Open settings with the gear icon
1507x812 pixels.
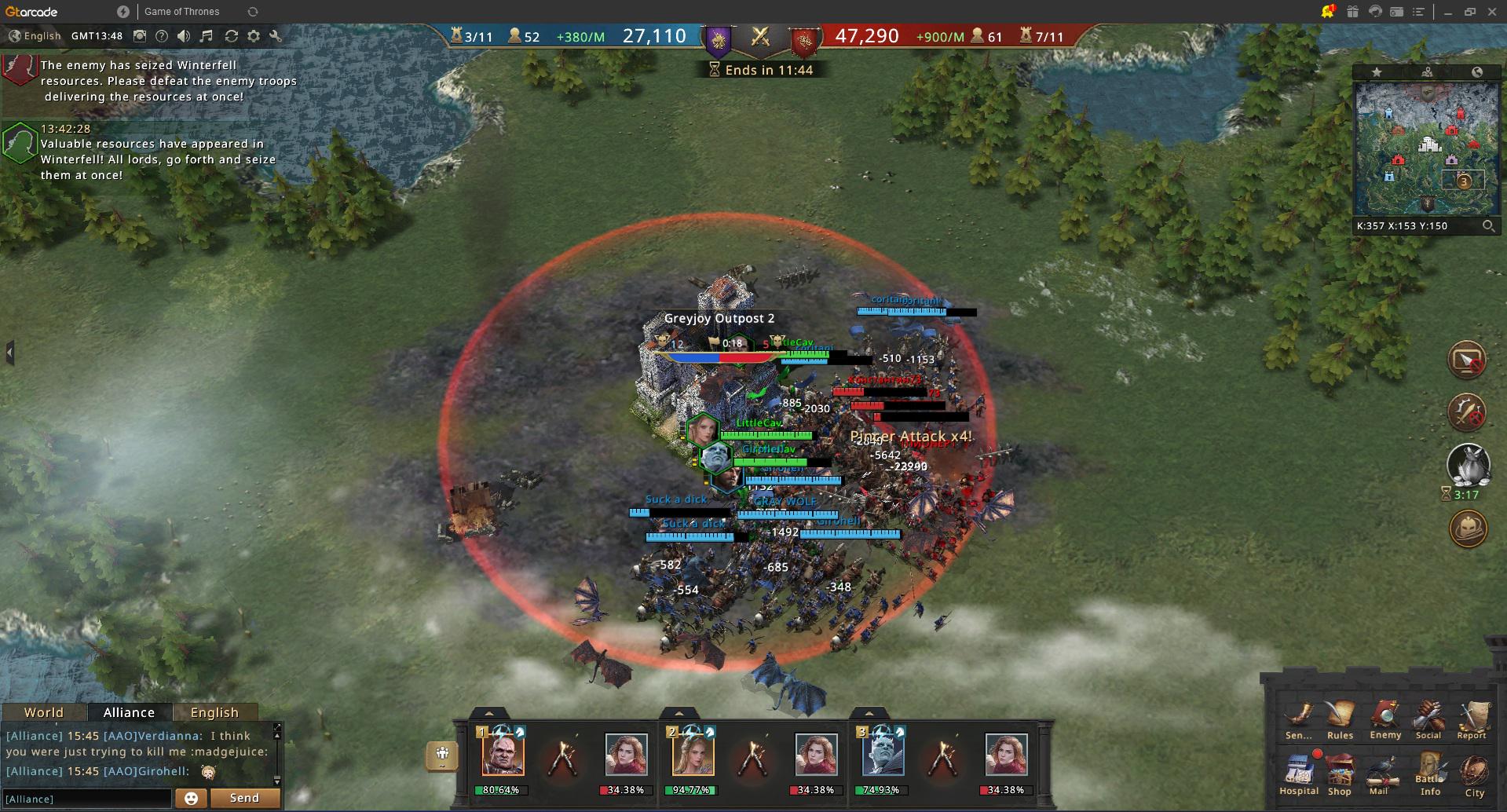click(x=253, y=36)
